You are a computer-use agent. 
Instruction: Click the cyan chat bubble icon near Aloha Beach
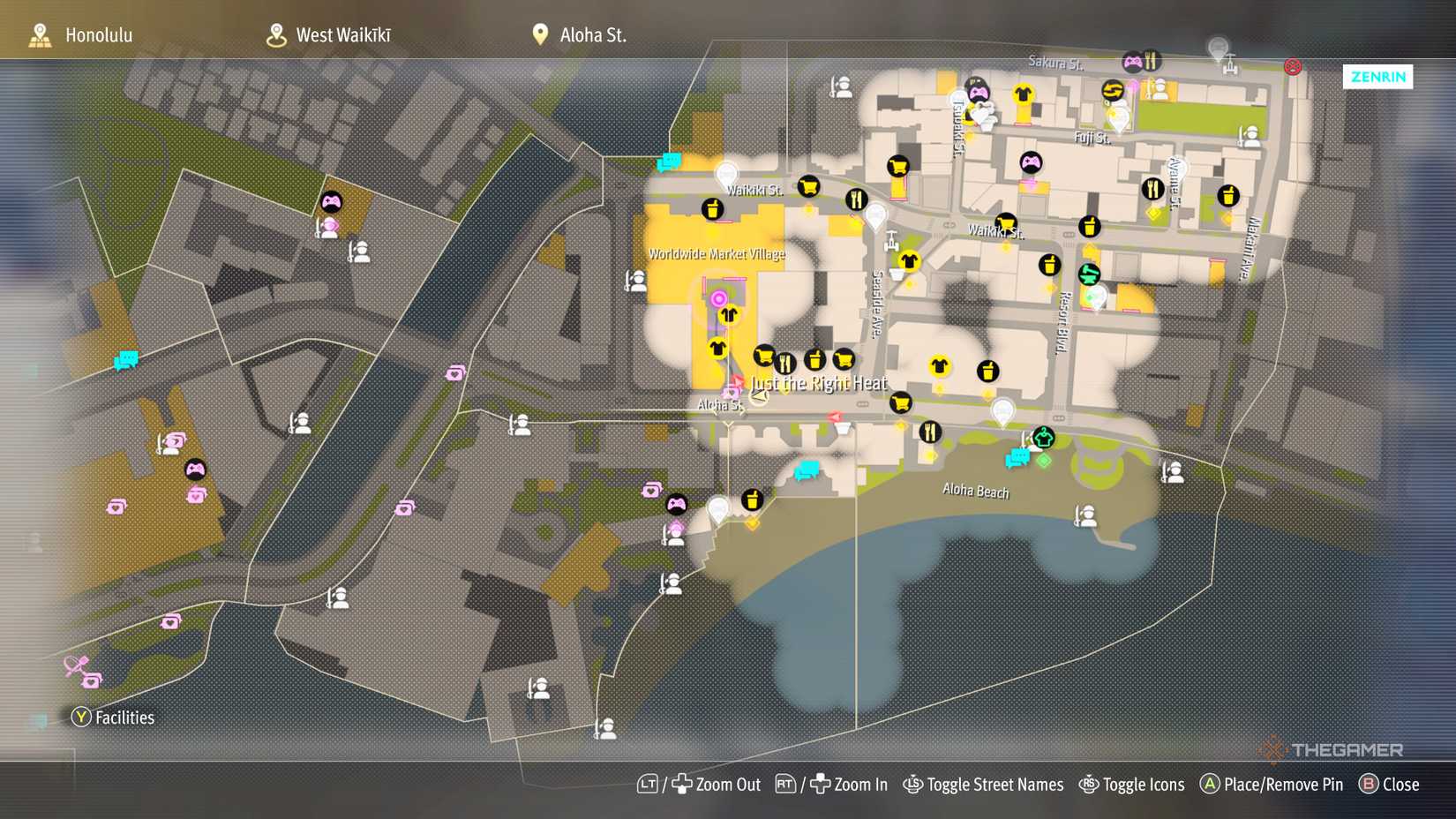click(x=1017, y=457)
